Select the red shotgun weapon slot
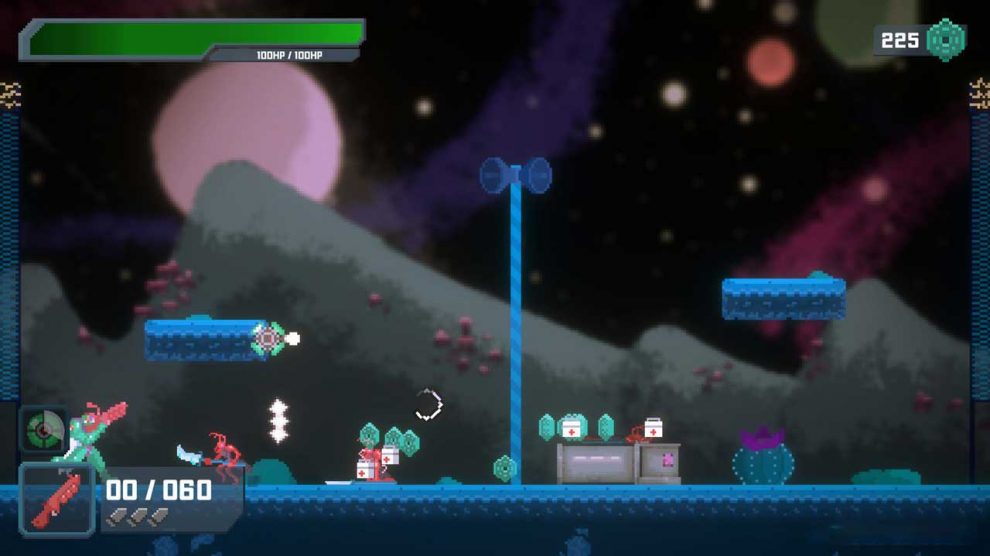The width and height of the screenshot is (990, 556). pyautogui.click(x=56, y=500)
